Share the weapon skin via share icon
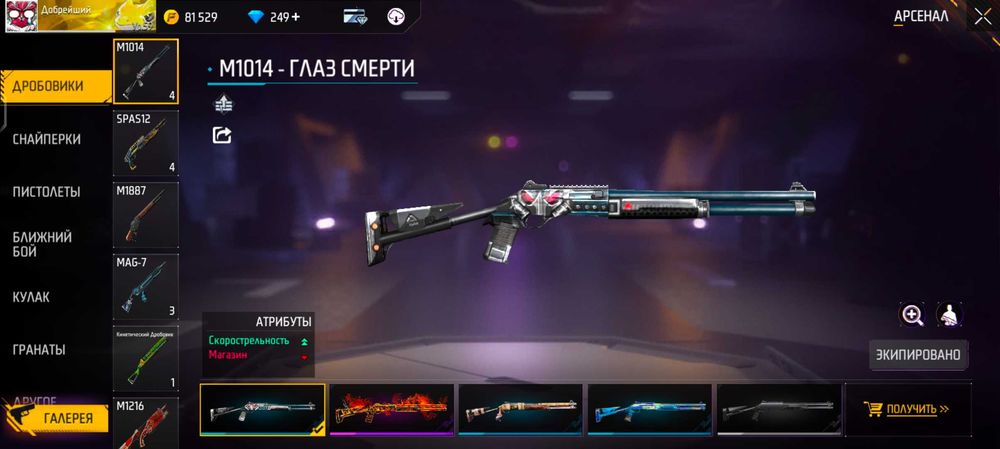This screenshot has width=1000, height=449. [x=222, y=135]
